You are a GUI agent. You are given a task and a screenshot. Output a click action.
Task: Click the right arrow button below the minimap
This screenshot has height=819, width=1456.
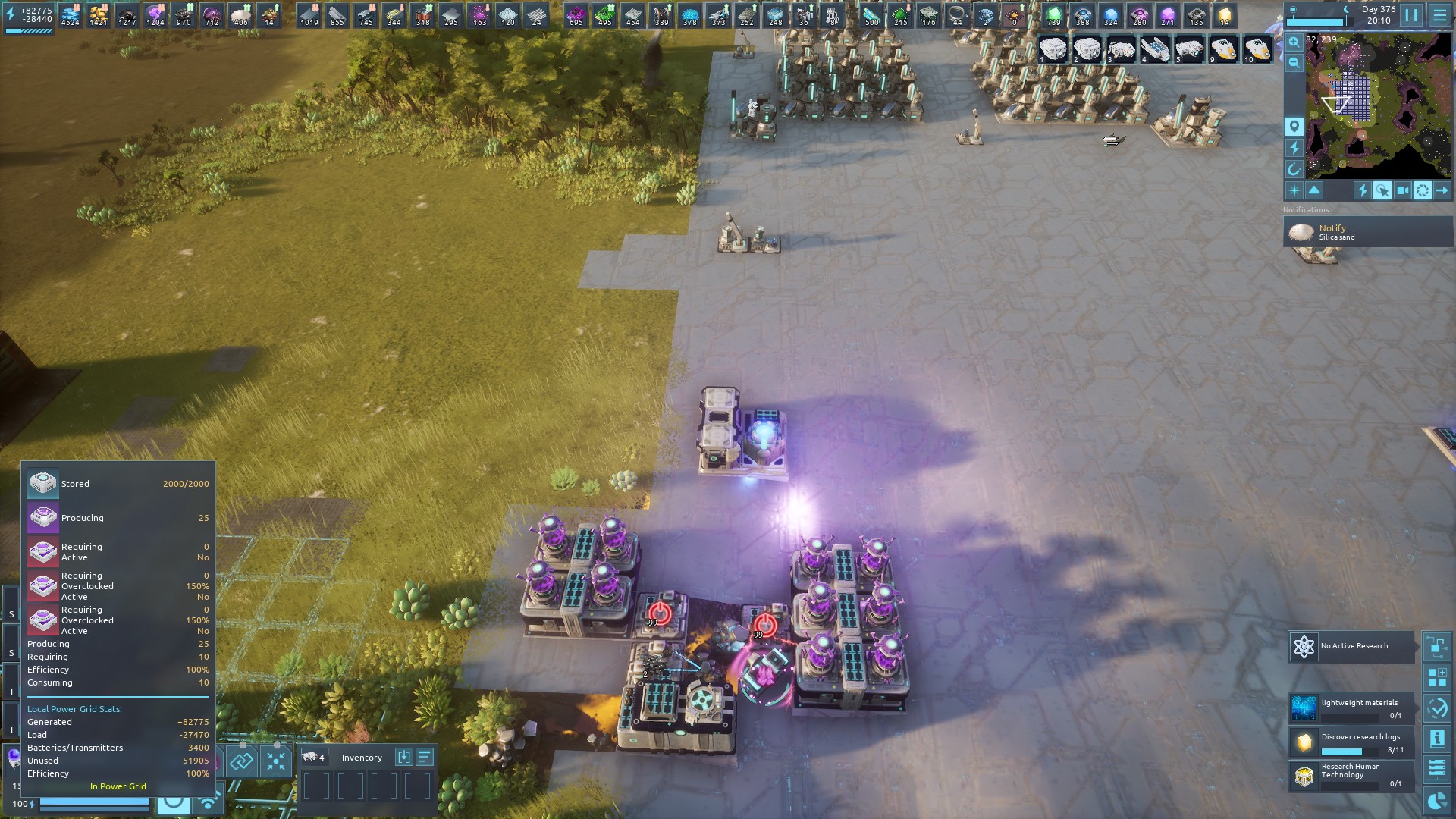(1442, 191)
